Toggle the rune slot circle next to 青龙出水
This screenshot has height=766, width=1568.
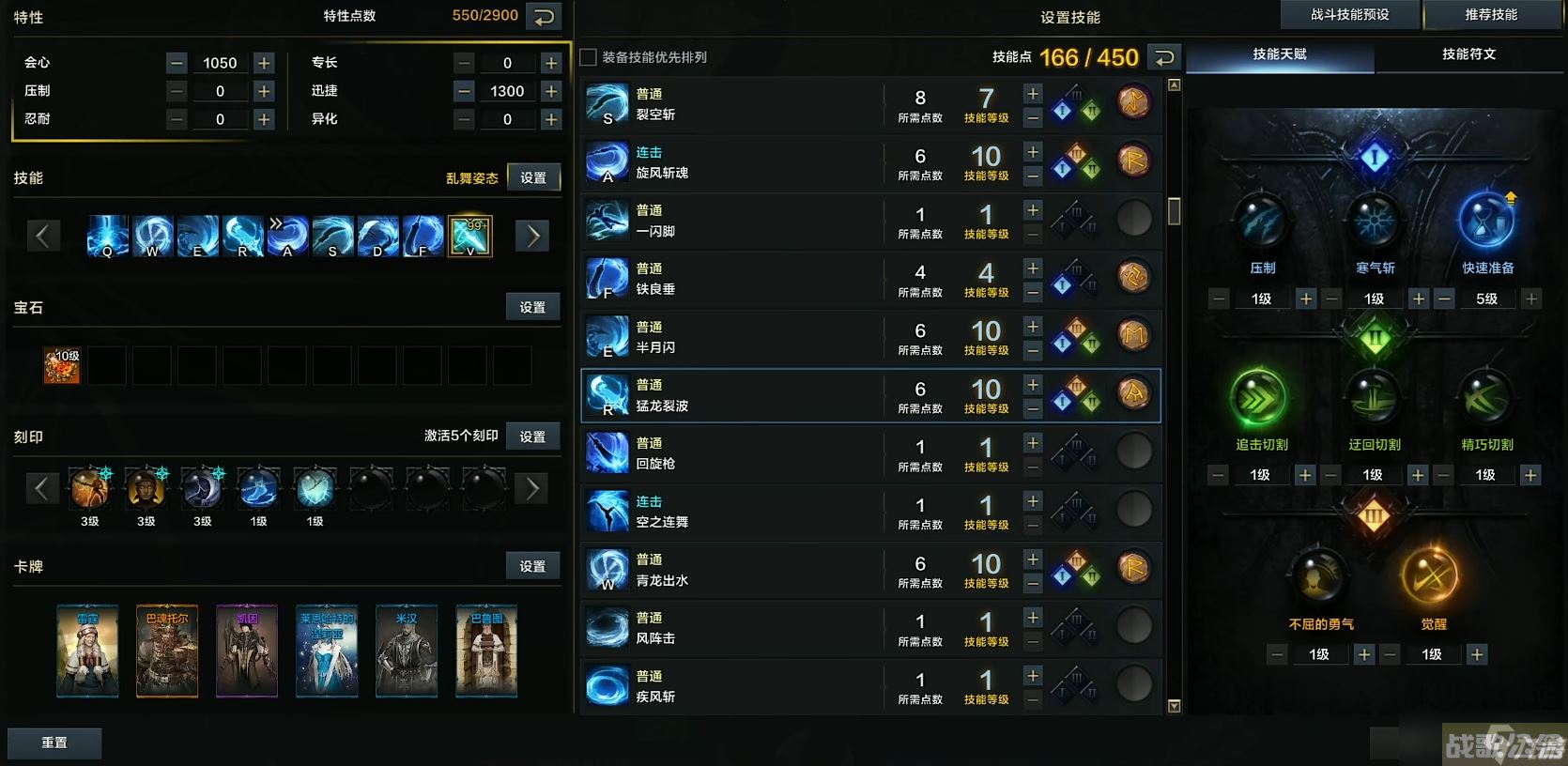(1134, 569)
